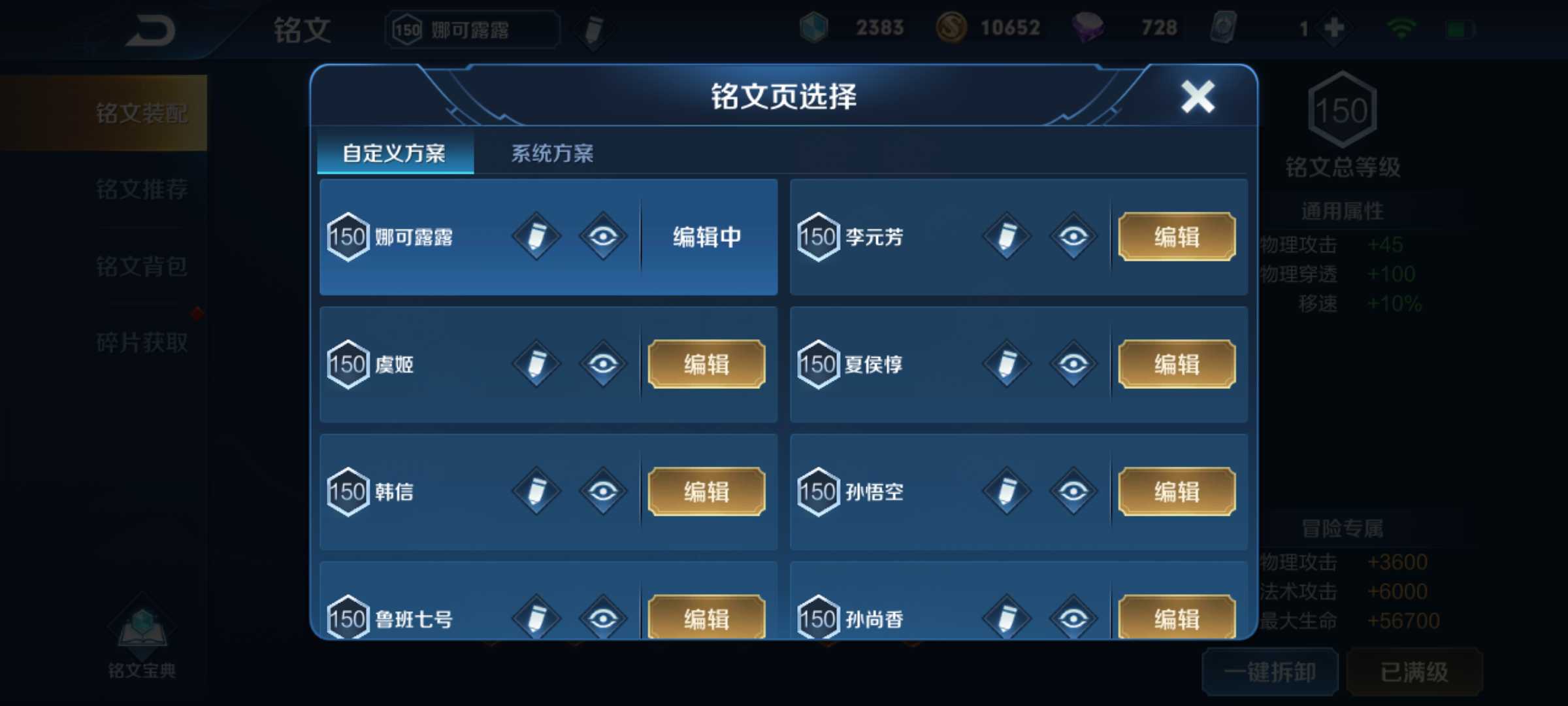Select the pencil edit icon for 李元芳
1568x706 pixels.
(x=1006, y=237)
